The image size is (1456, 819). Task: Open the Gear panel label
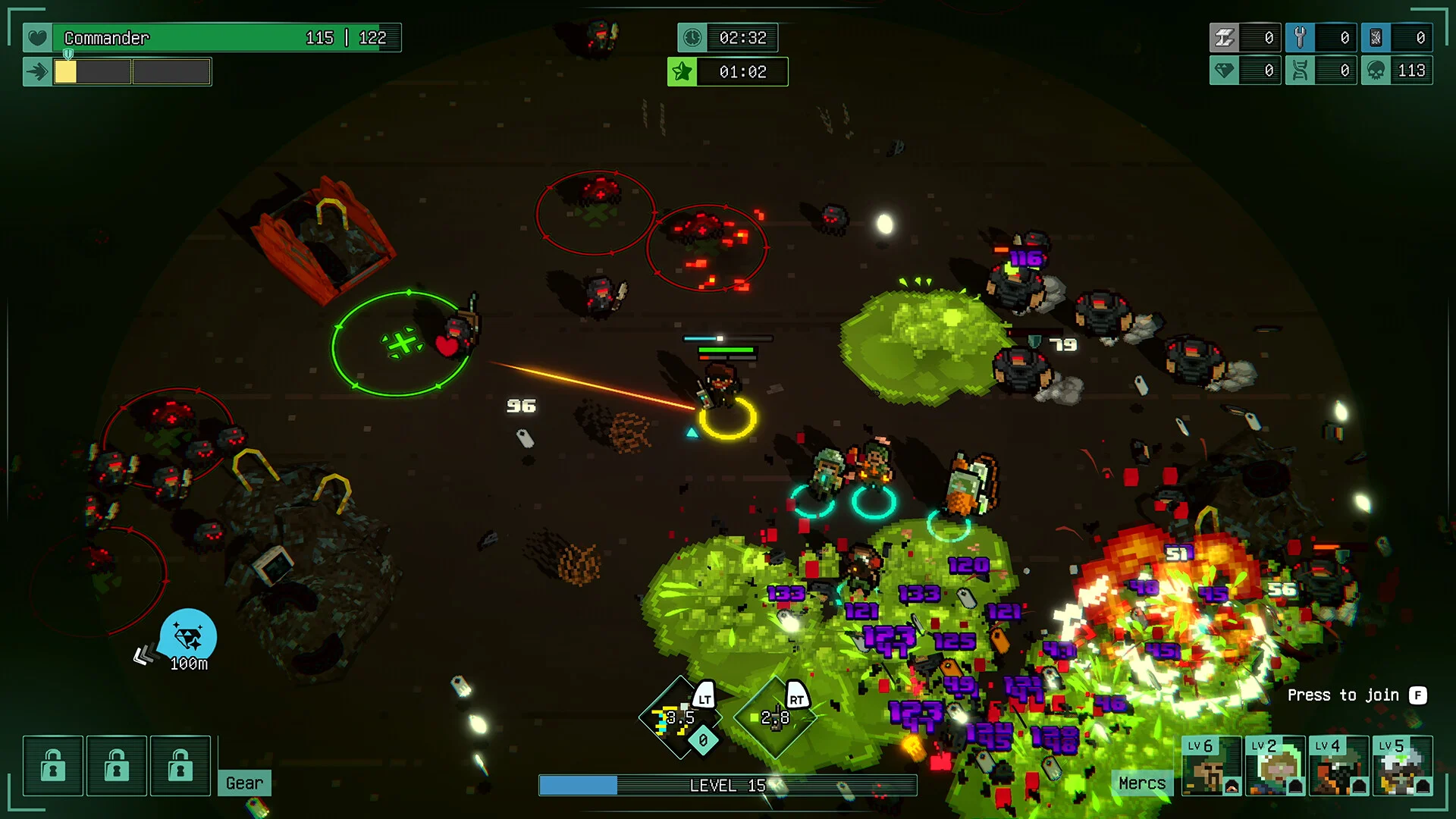pos(244,783)
